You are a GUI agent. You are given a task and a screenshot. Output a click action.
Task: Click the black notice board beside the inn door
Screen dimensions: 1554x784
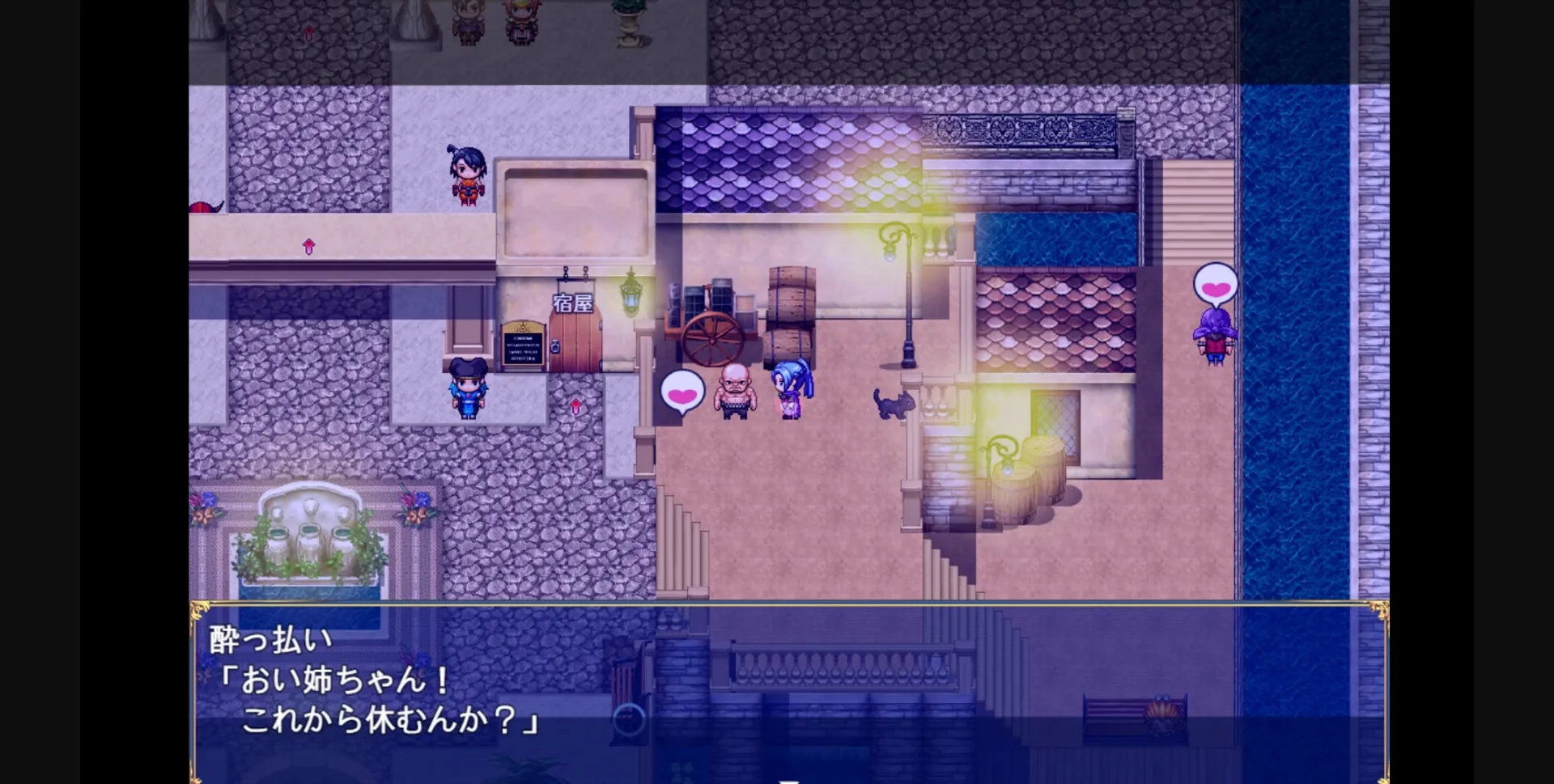coord(524,345)
